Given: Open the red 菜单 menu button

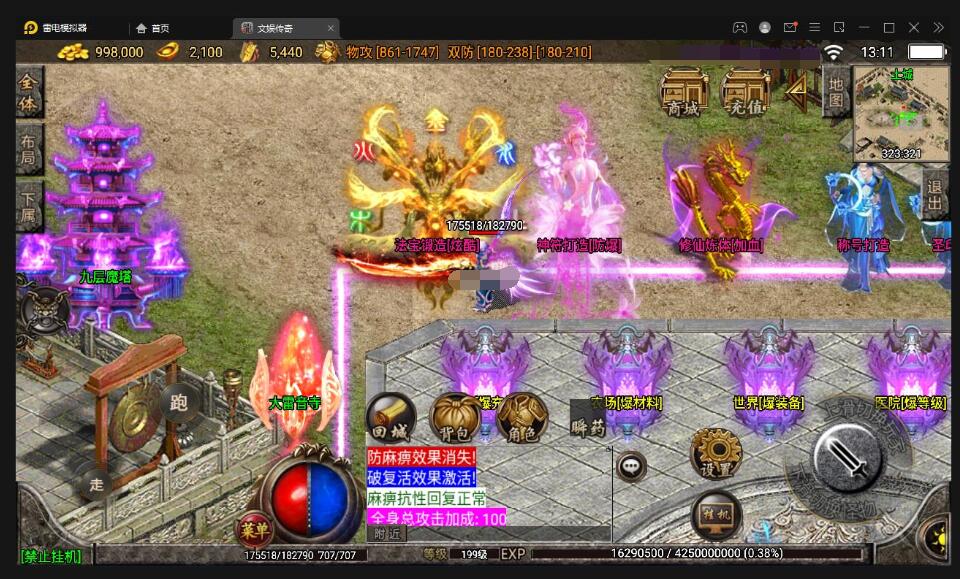Looking at the screenshot, I should pos(253,528).
